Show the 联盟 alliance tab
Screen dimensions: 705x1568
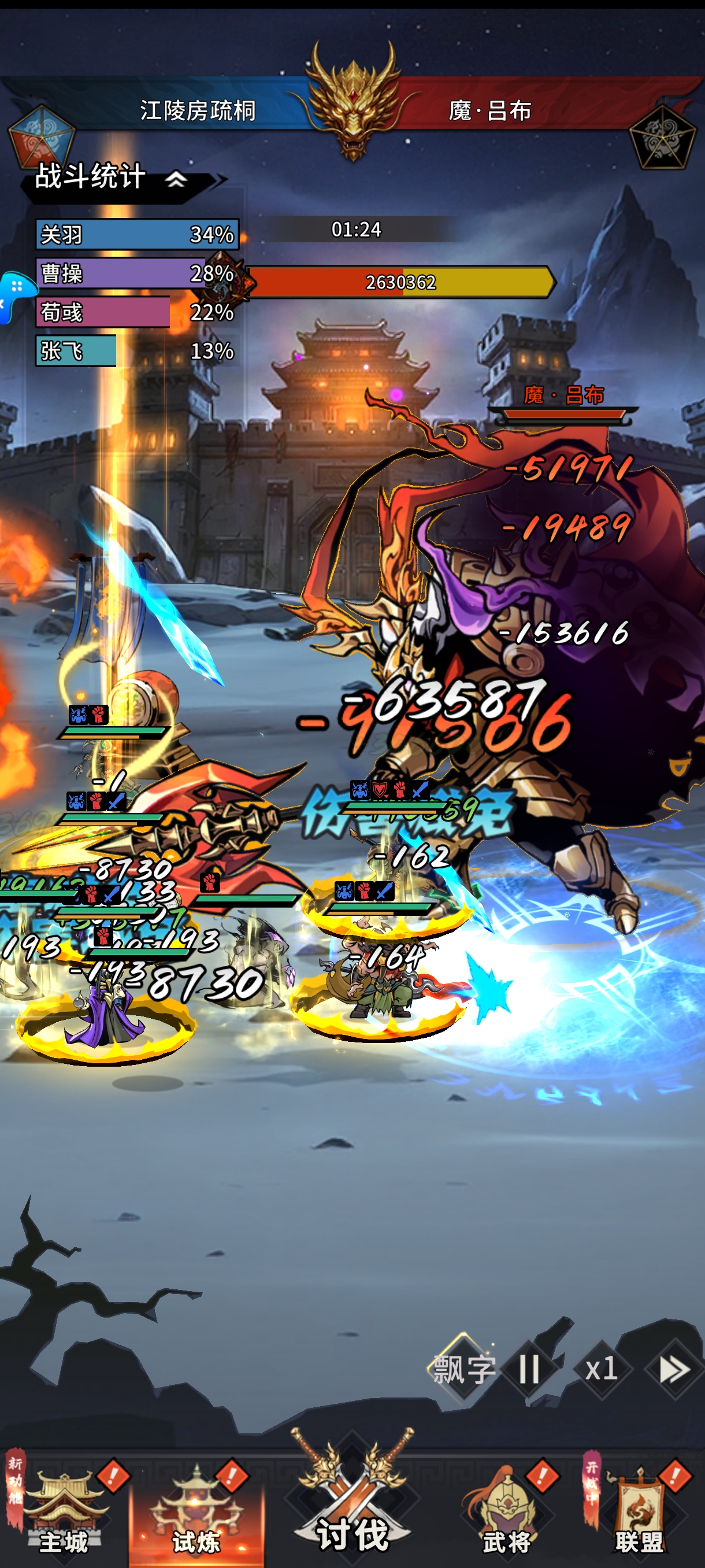pyautogui.click(x=639, y=1510)
